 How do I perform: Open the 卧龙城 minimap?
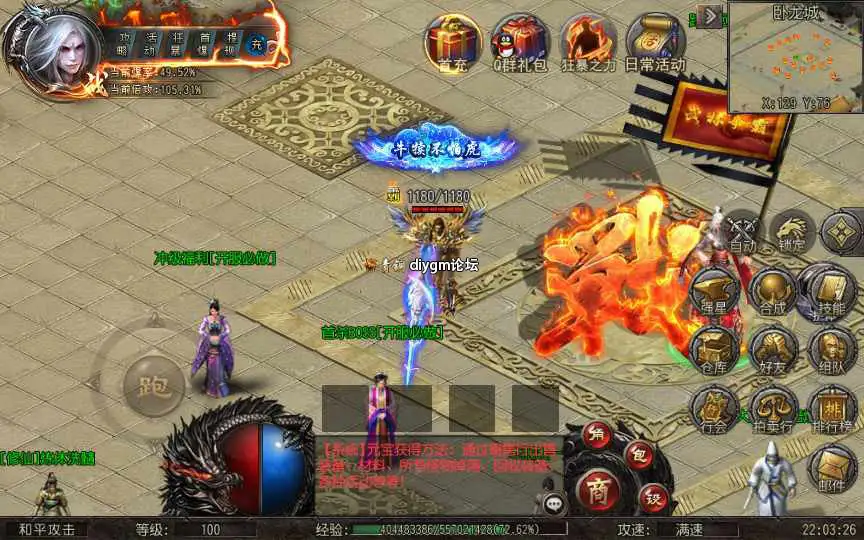pyautogui.click(x=794, y=58)
